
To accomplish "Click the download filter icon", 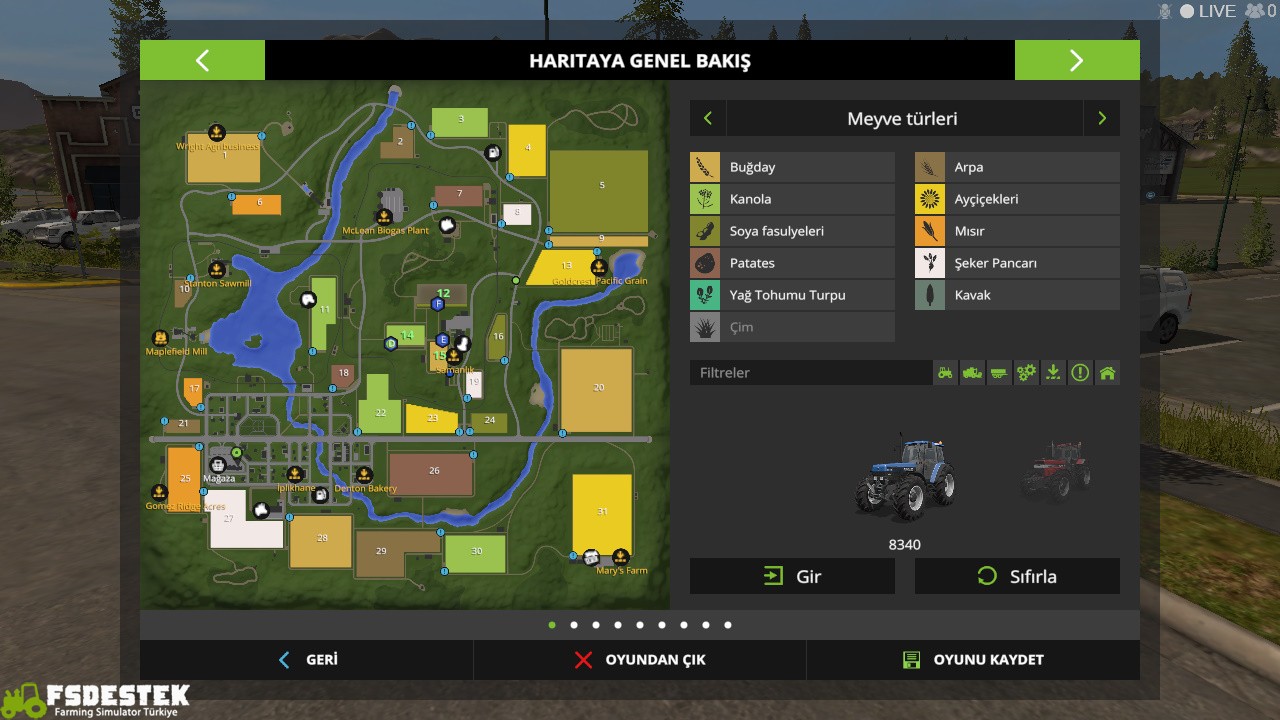I will 1052,372.
